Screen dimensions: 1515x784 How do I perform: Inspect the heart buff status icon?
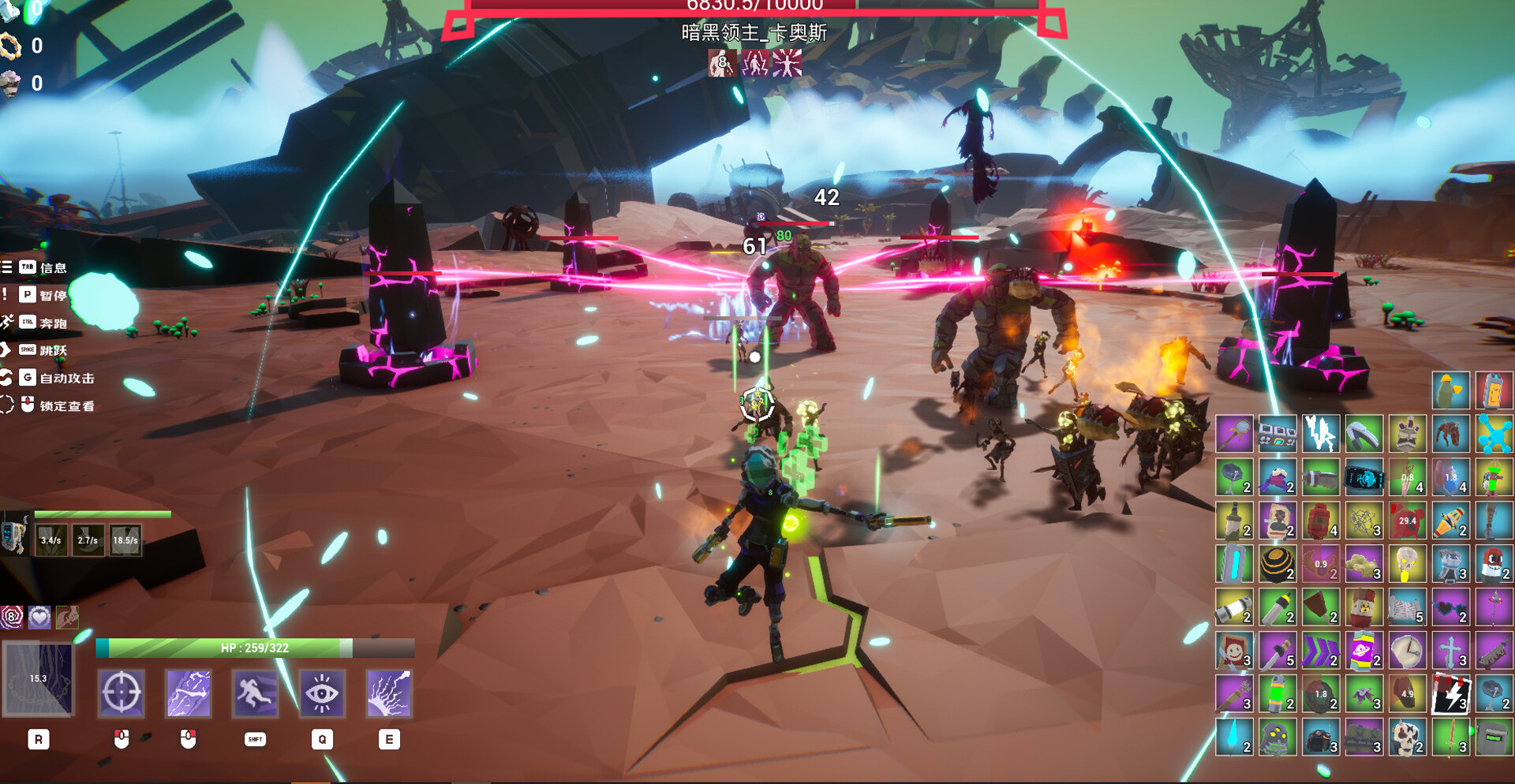[x=39, y=617]
